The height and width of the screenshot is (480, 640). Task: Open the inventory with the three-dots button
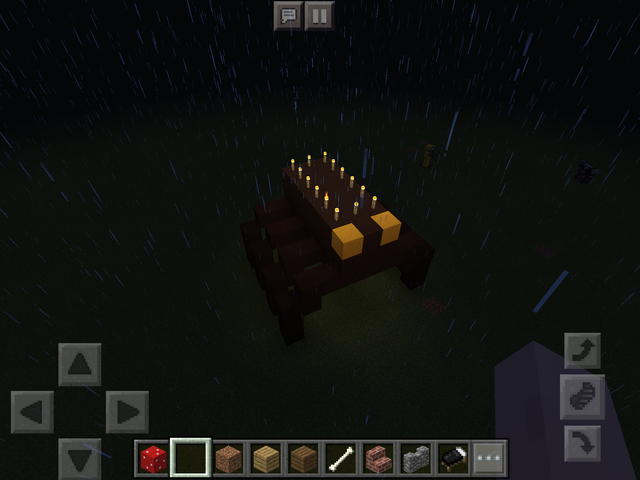coord(490,459)
